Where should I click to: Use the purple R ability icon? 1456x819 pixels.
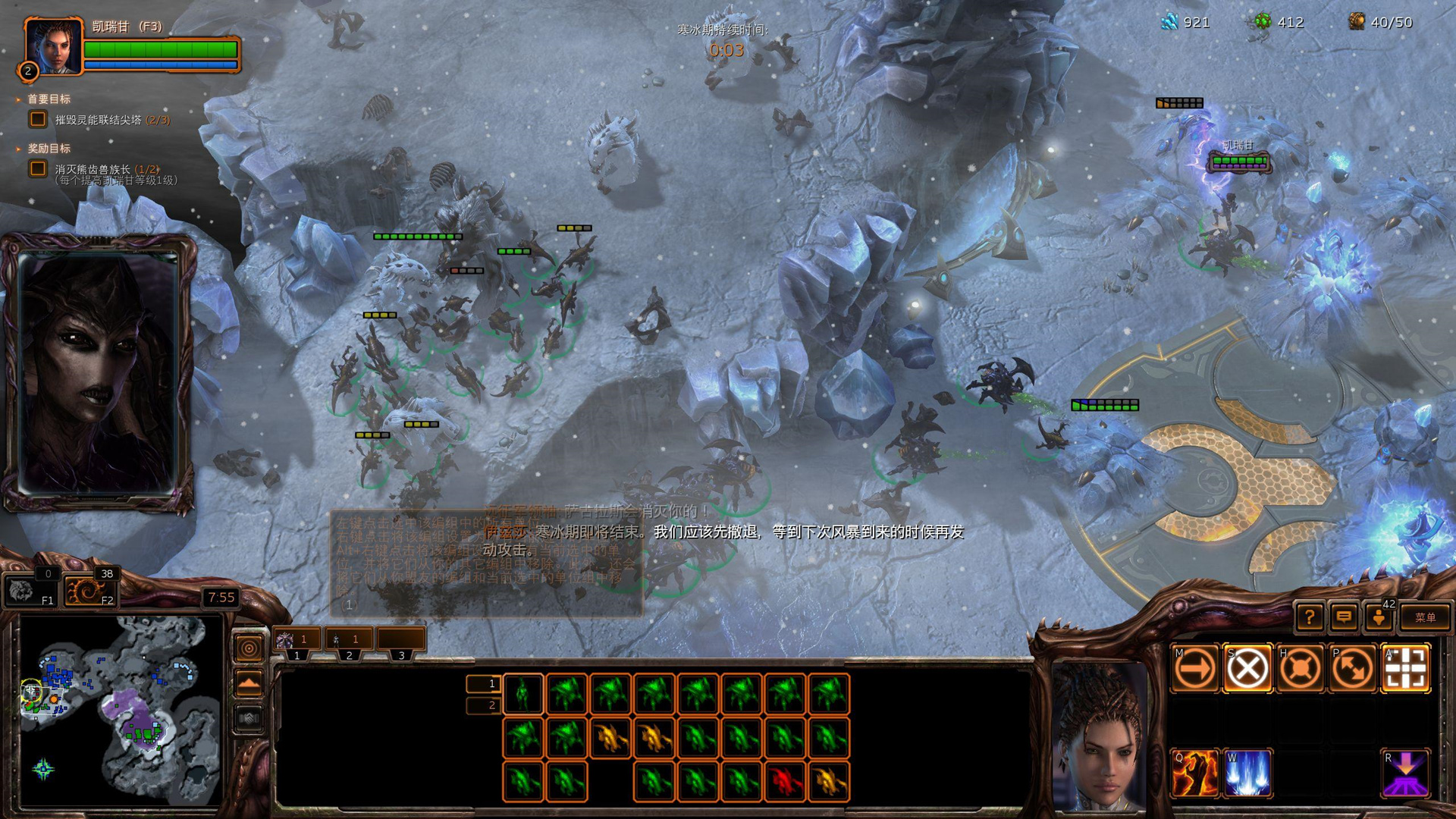(1406, 773)
